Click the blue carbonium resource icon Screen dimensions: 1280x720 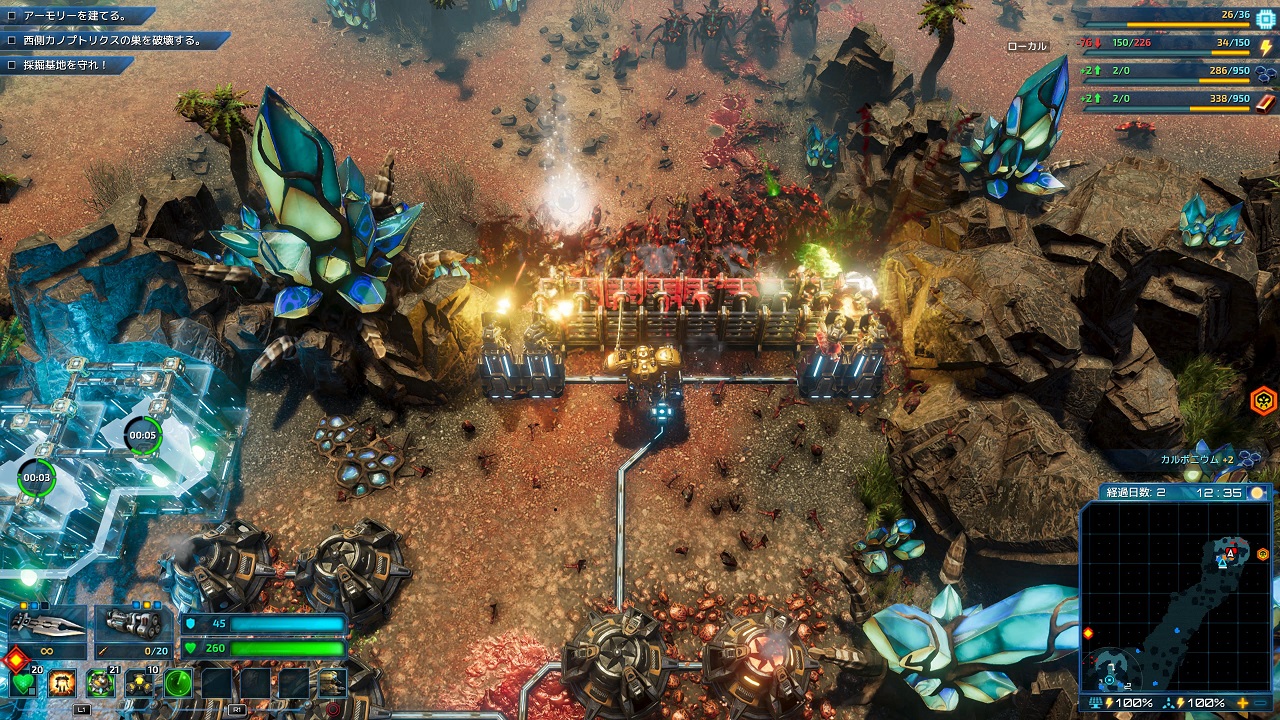pyautogui.click(x=1265, y=73)
